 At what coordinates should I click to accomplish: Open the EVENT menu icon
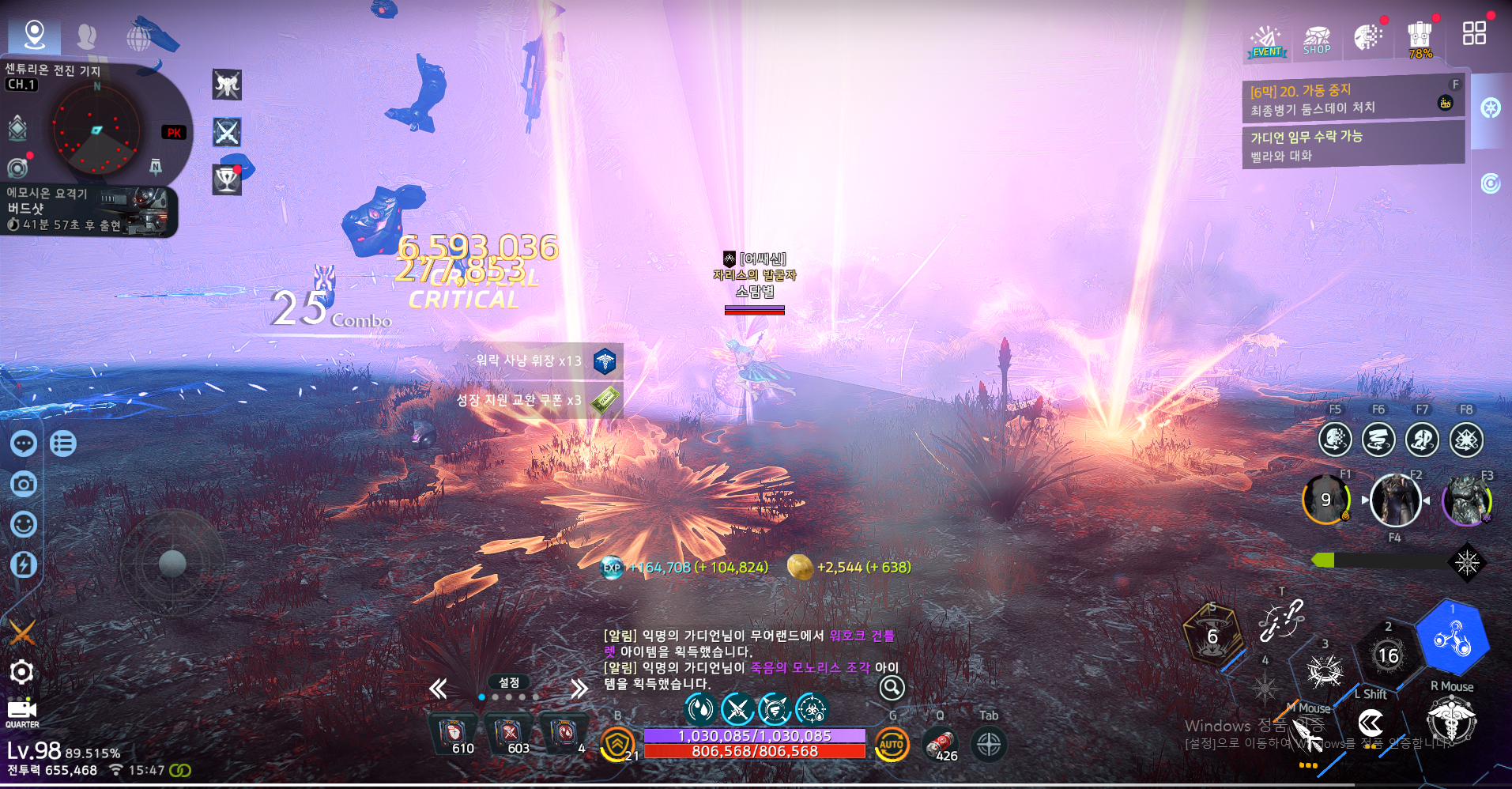pyautogui.click(x=1267, y=41)
